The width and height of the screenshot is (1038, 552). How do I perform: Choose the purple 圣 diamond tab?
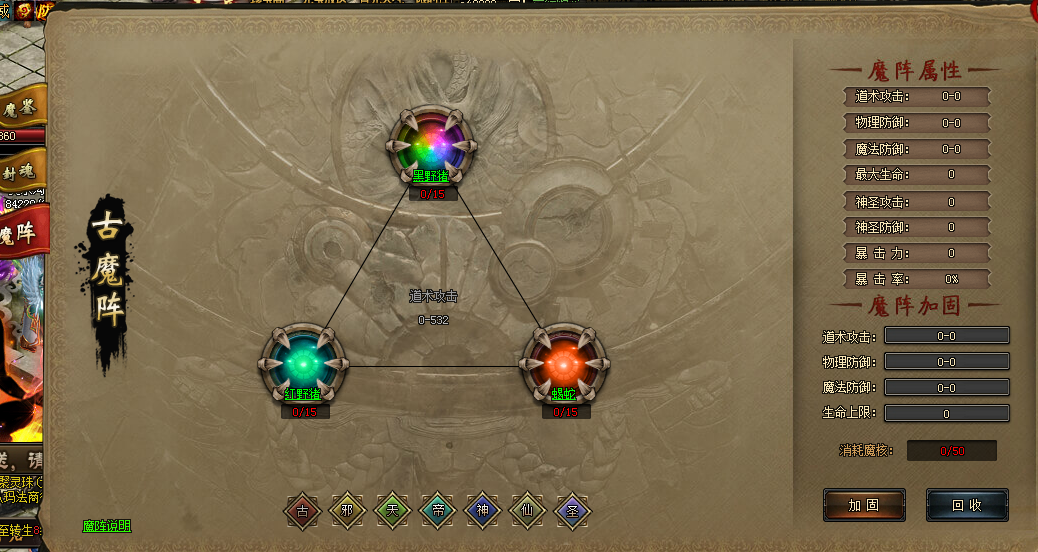click(572, 511)
